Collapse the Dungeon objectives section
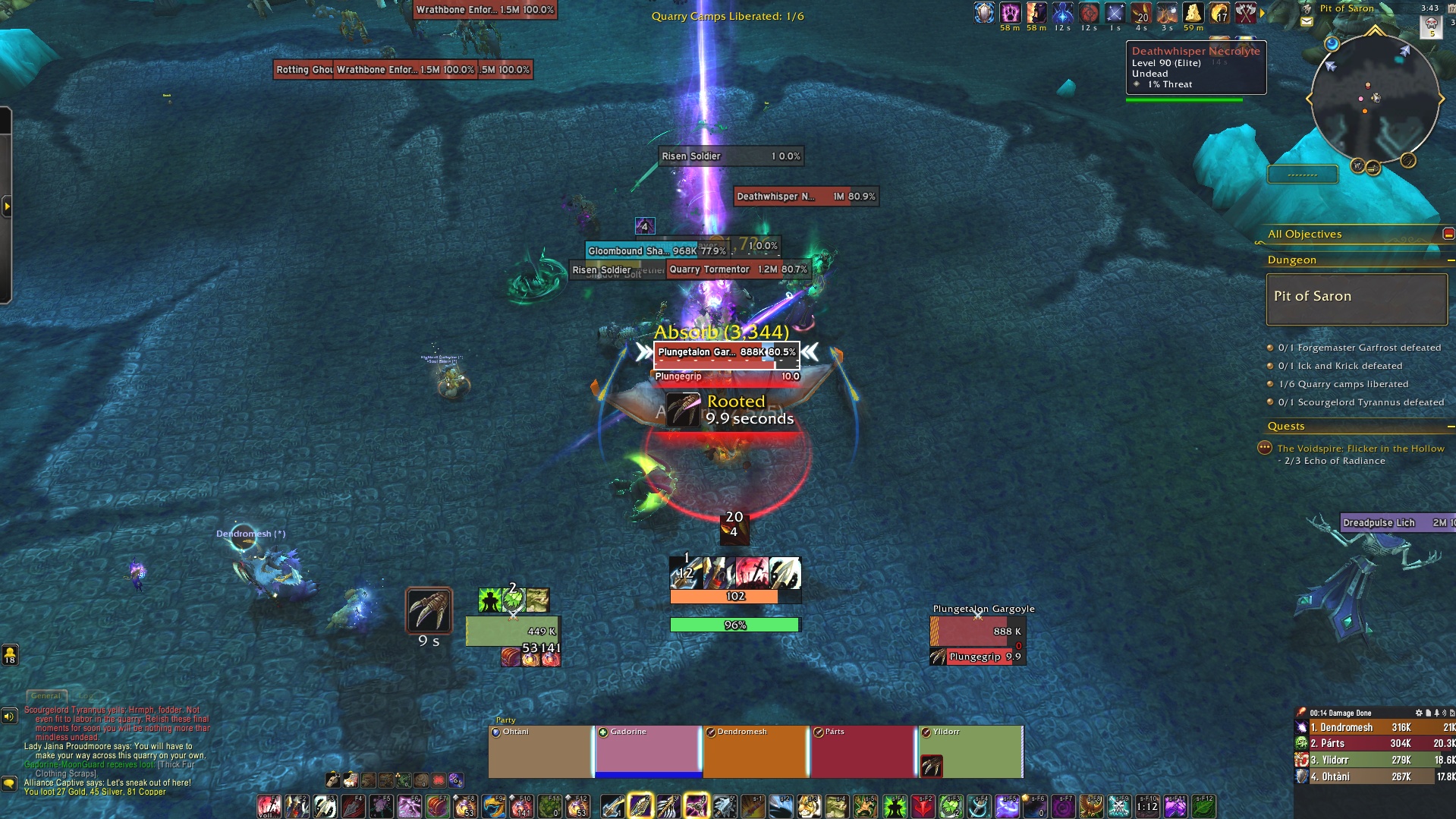 click(x=1451, y=260)
